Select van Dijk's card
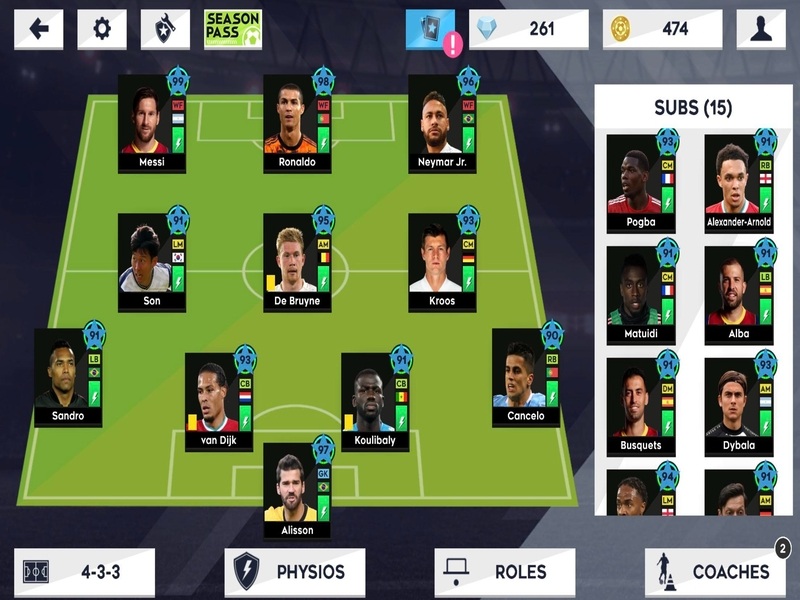The height and width of the screenshot is (600, 800). coord(219,401)
